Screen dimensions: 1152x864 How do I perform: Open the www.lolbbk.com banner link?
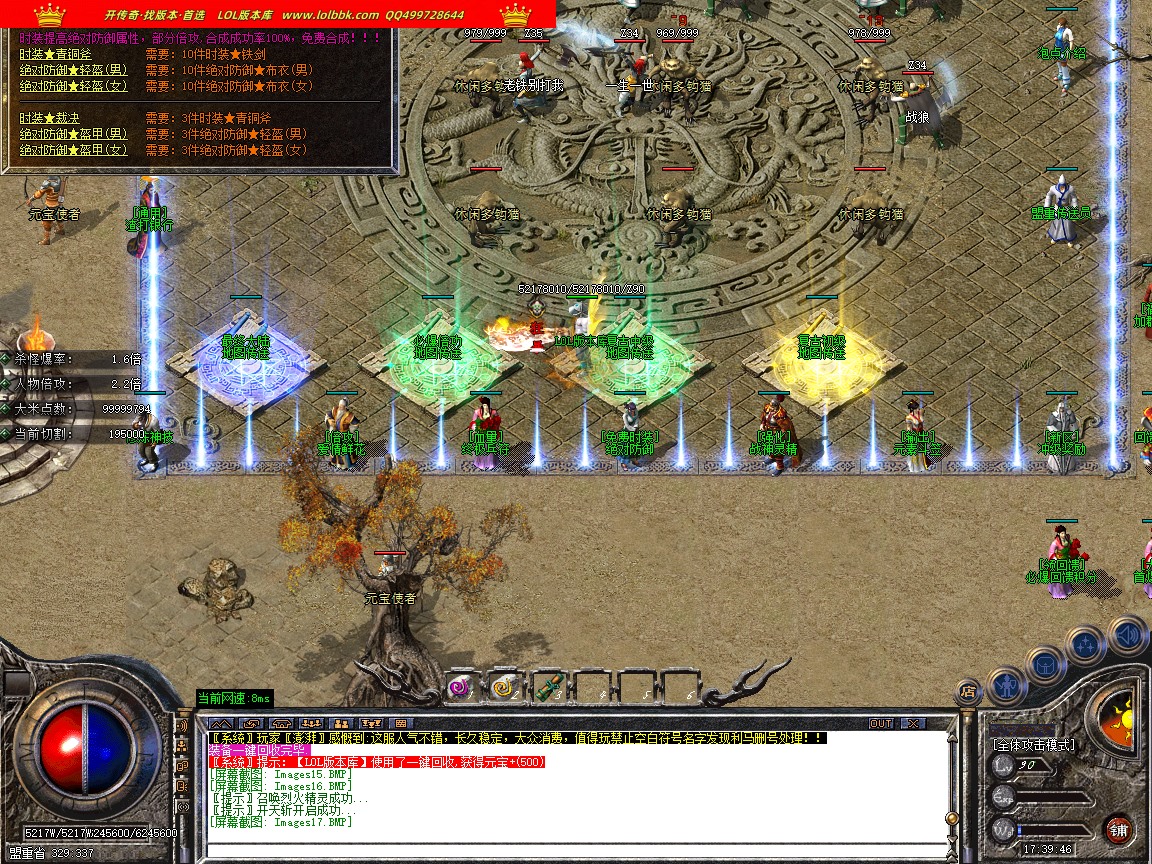click(330, 15)
